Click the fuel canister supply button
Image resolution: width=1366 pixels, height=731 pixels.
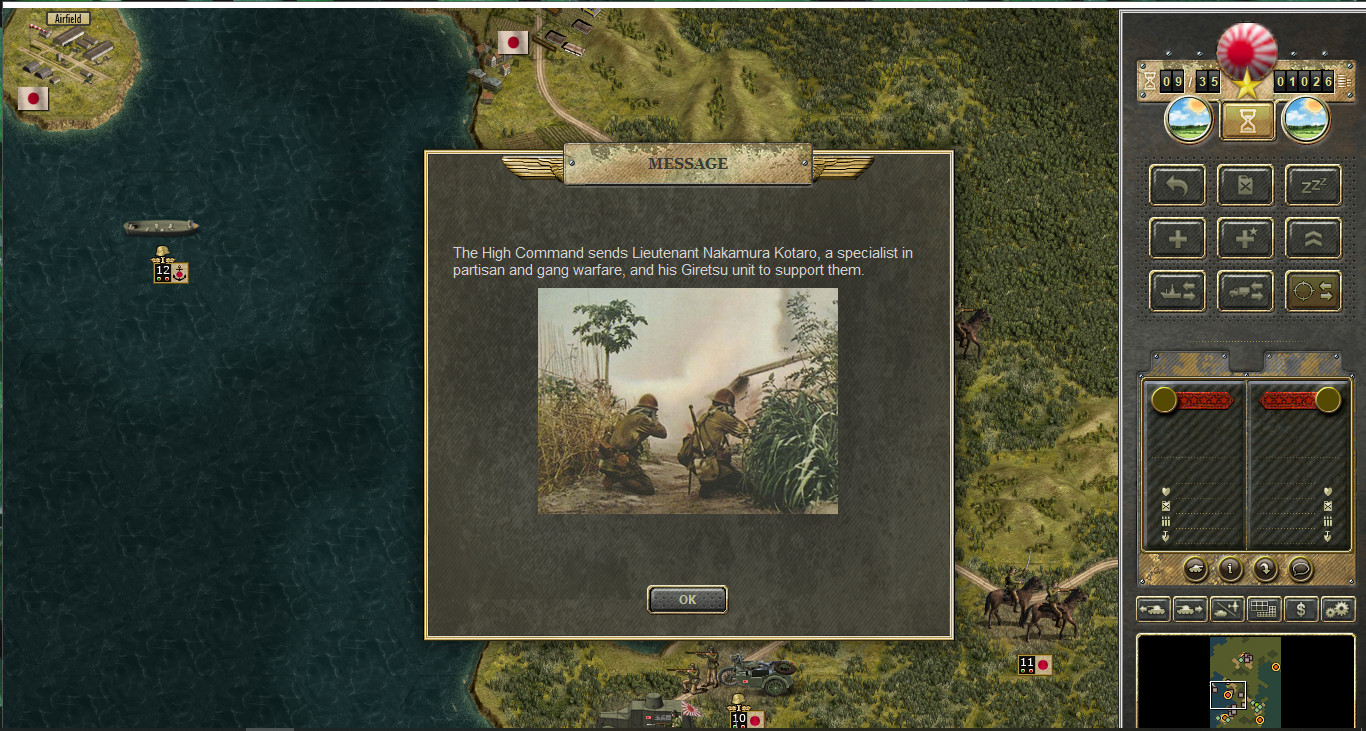[1245, 185]
